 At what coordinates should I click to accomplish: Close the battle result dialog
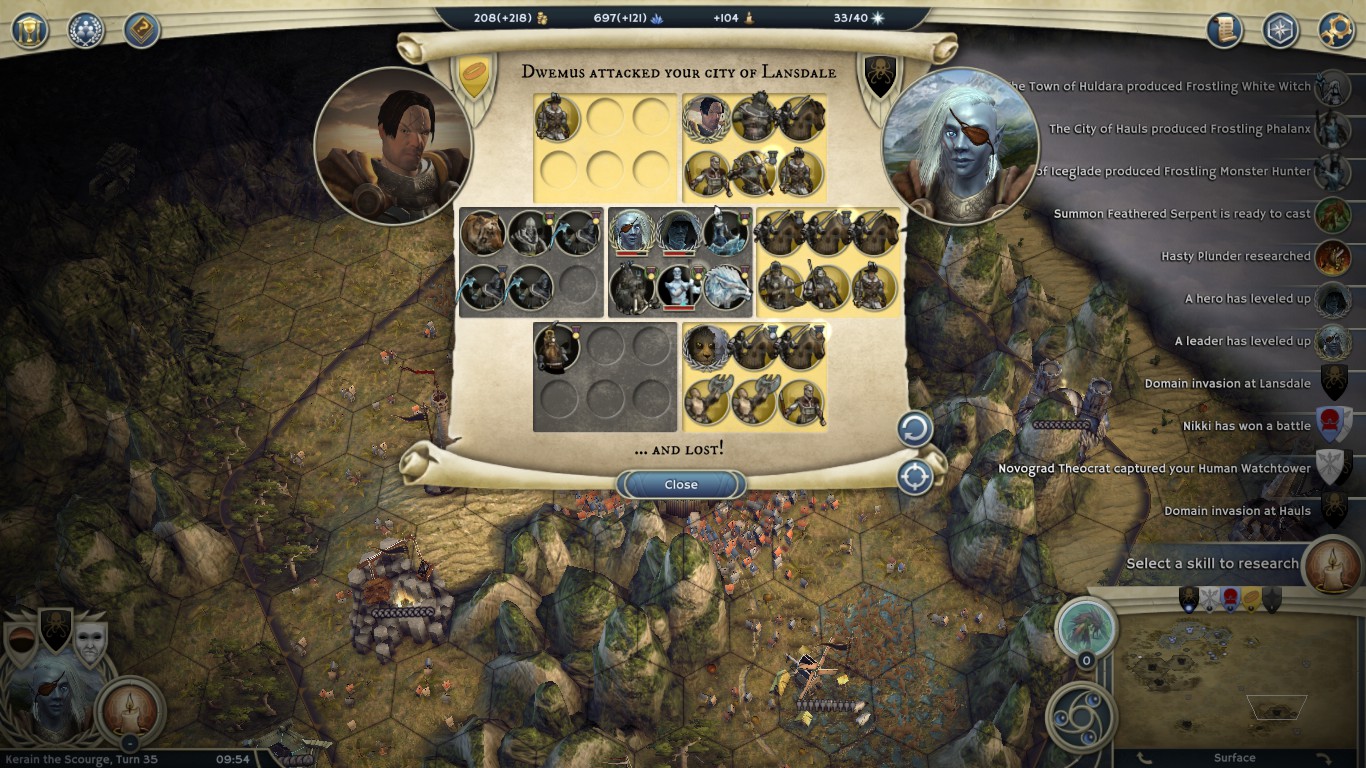681,485
